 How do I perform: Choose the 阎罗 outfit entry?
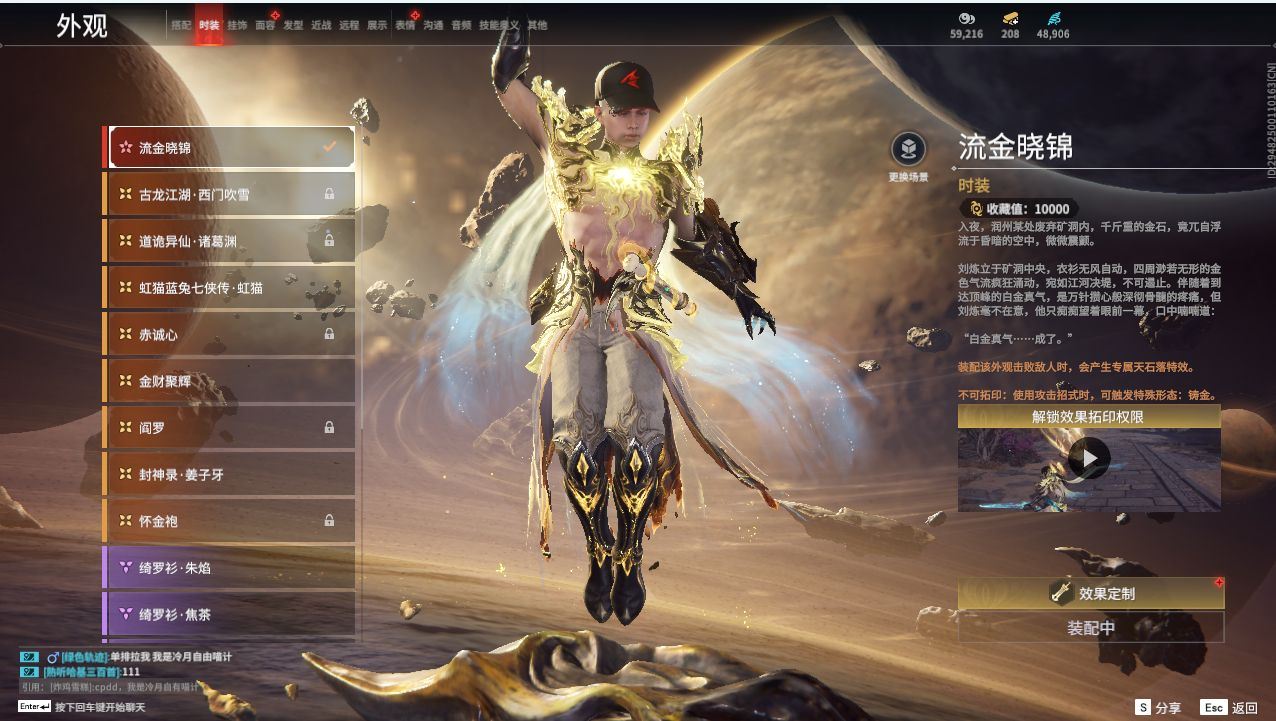tap(231, 427)
